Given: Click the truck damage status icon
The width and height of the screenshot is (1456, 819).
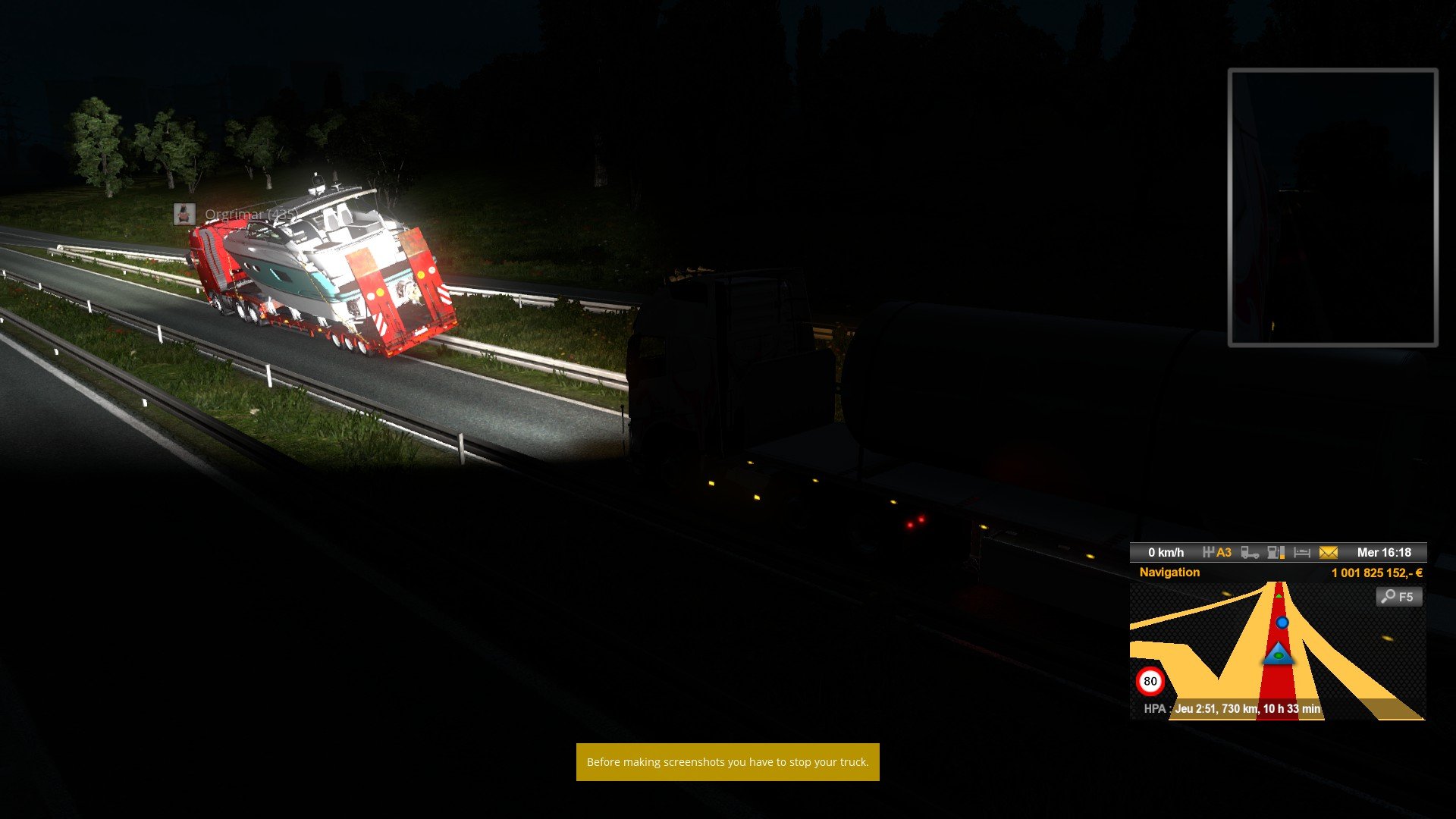Looking at the screenshot, I should (x=1250, y=553).
